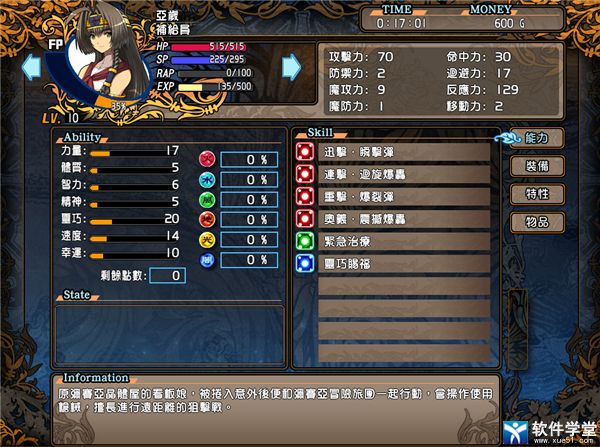Choose the 重擊・爆裂彈 skill

point(395,196)
